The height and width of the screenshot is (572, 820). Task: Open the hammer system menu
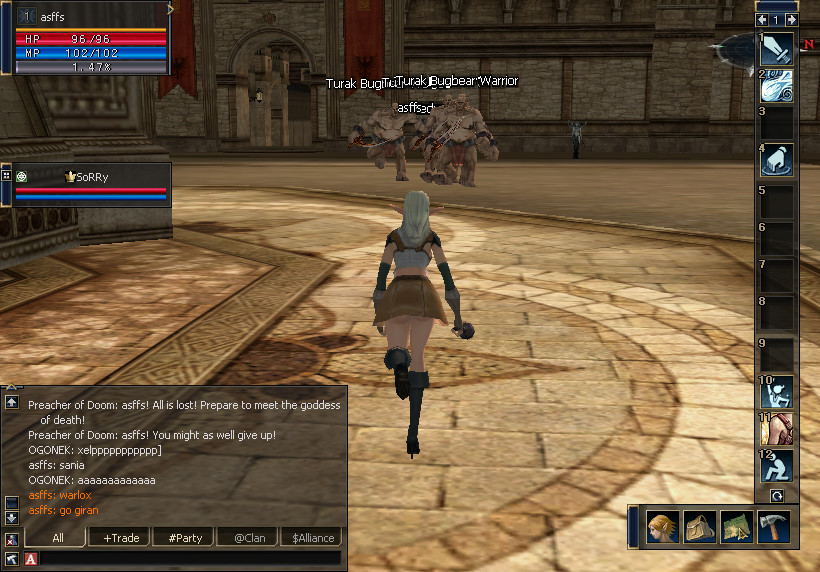tap(773, 527)
